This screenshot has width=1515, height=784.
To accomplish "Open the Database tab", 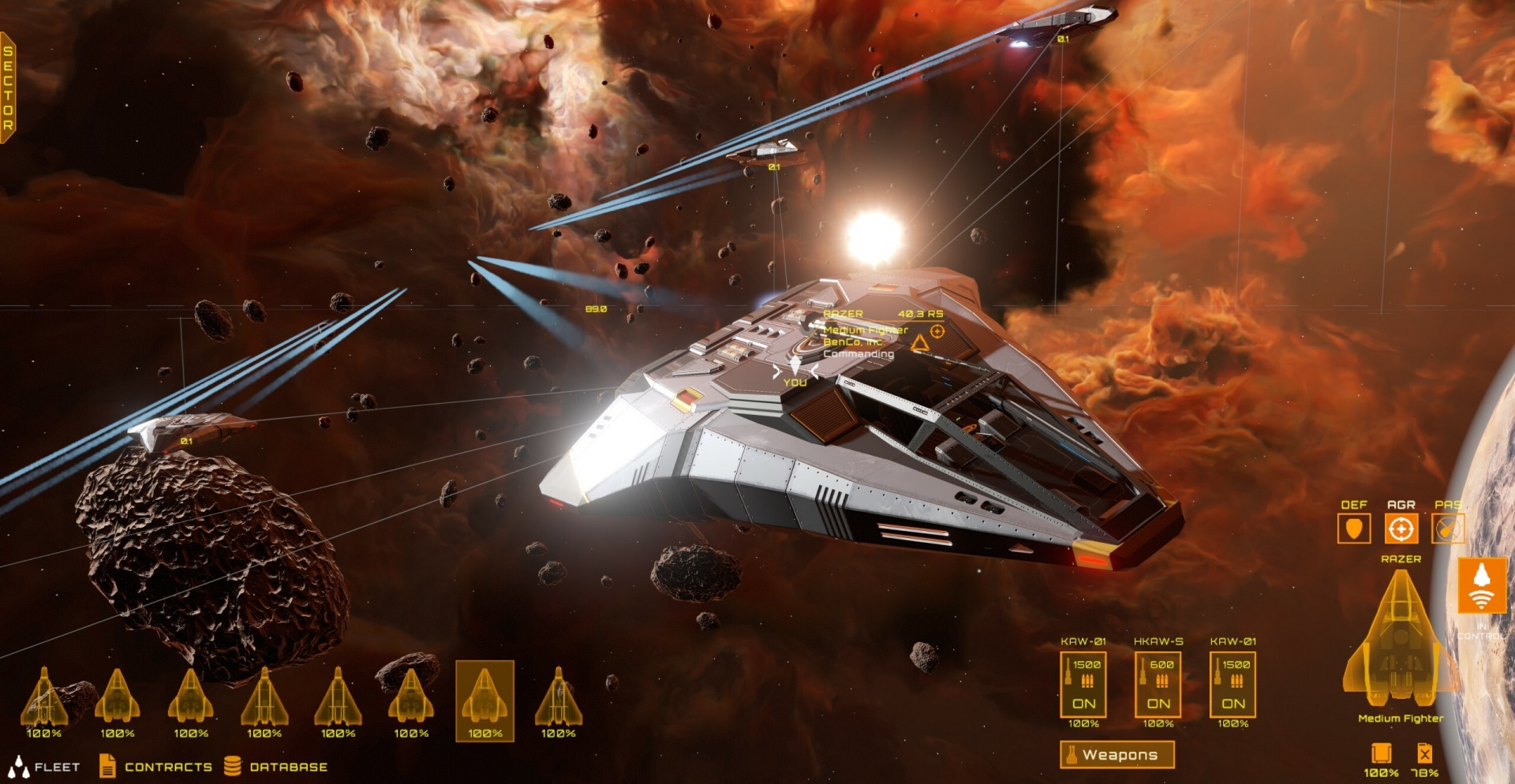I will 276,766.
